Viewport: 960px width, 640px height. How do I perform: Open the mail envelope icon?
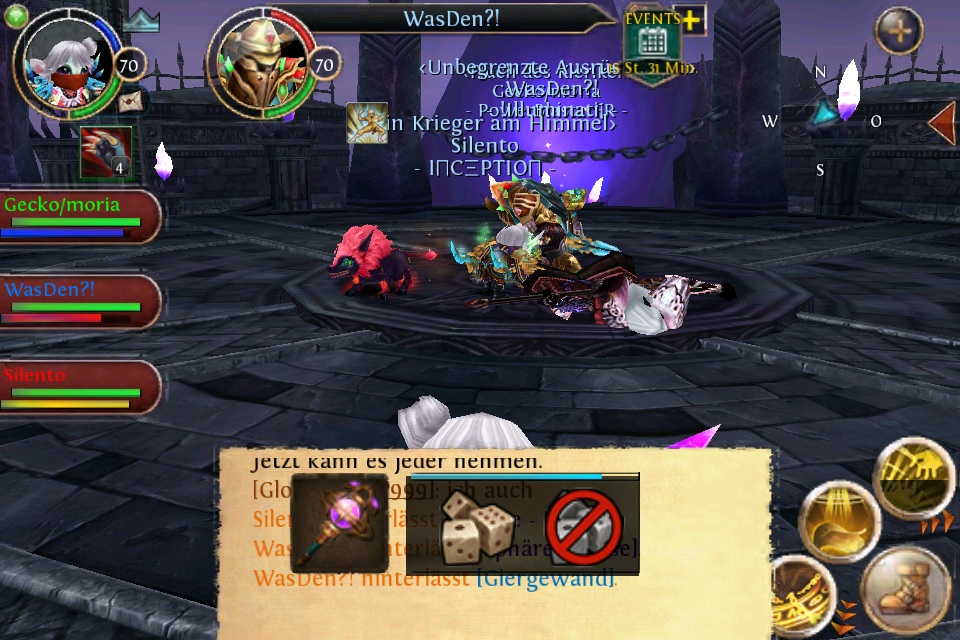click(x=130, y=101)
